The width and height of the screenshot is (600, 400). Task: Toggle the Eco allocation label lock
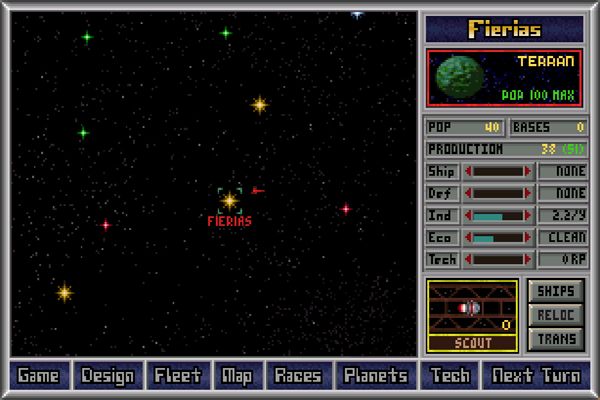pyautogui.click(x=442, y=237)
